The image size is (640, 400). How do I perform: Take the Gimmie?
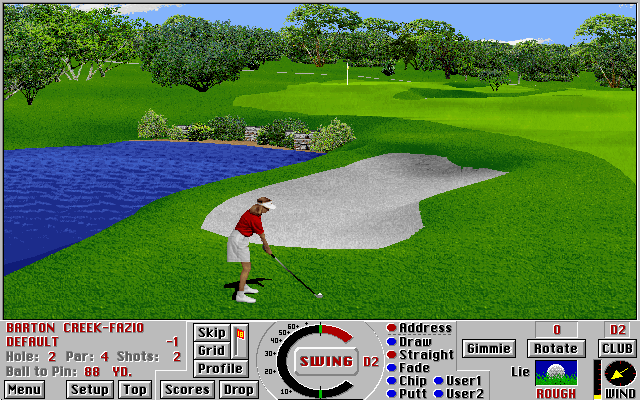tap(489, 348)
